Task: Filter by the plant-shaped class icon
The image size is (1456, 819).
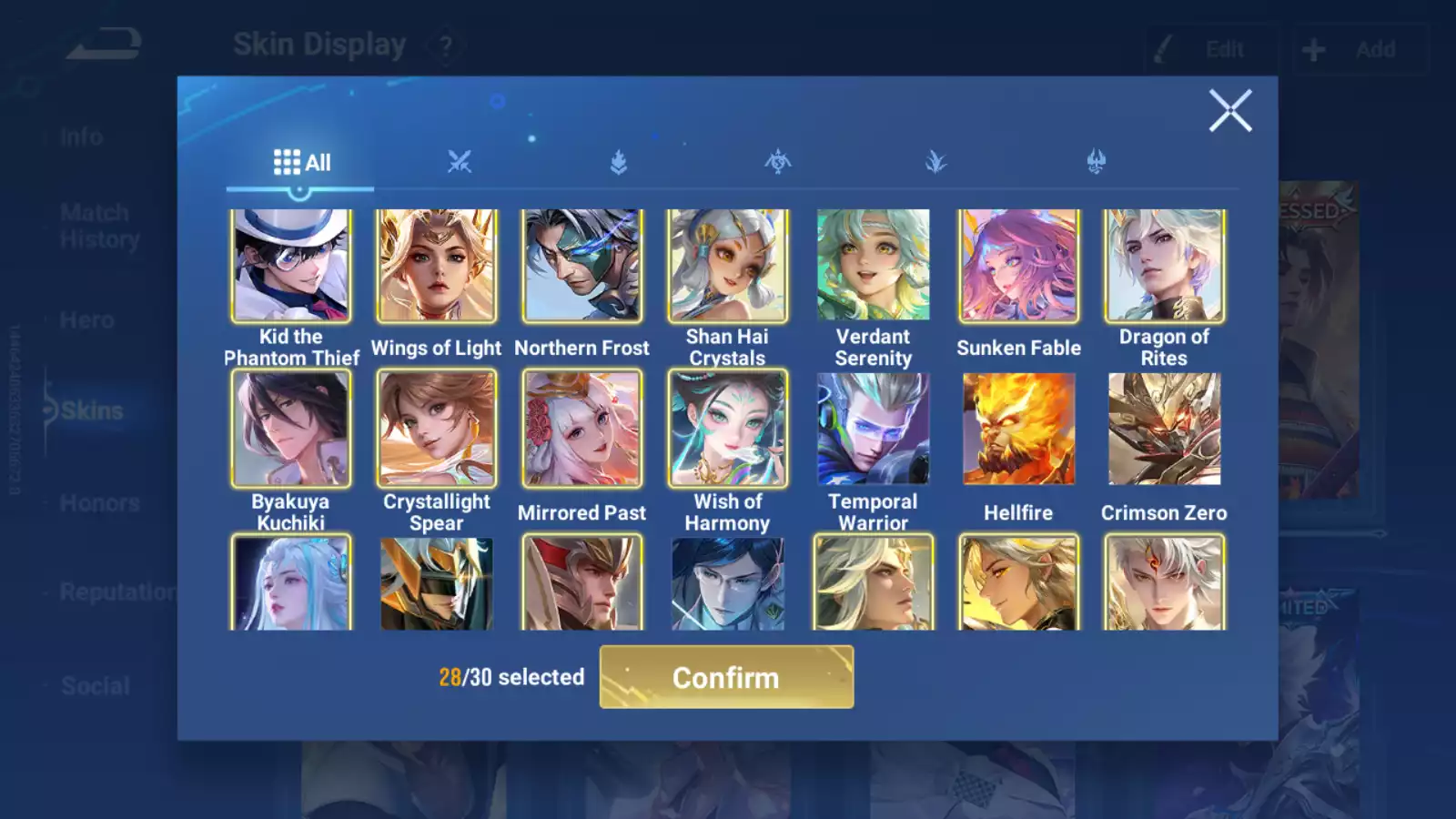Action: [937, 162]
